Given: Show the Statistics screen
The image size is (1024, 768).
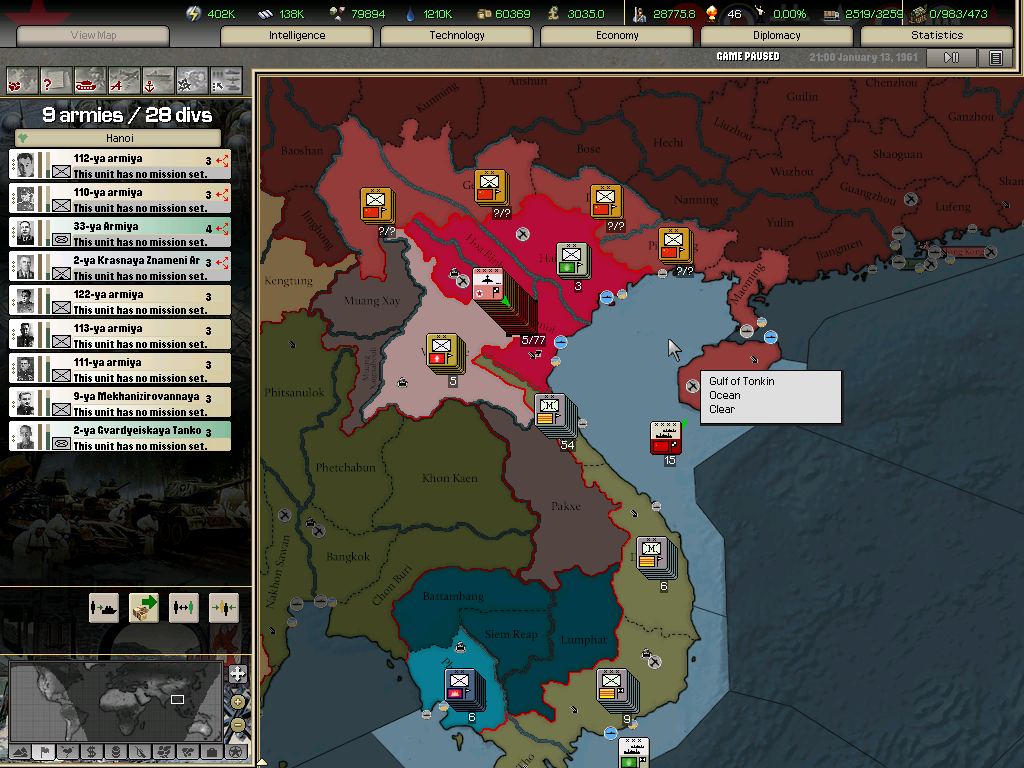Looking at the screenshot, I should 937,36.
